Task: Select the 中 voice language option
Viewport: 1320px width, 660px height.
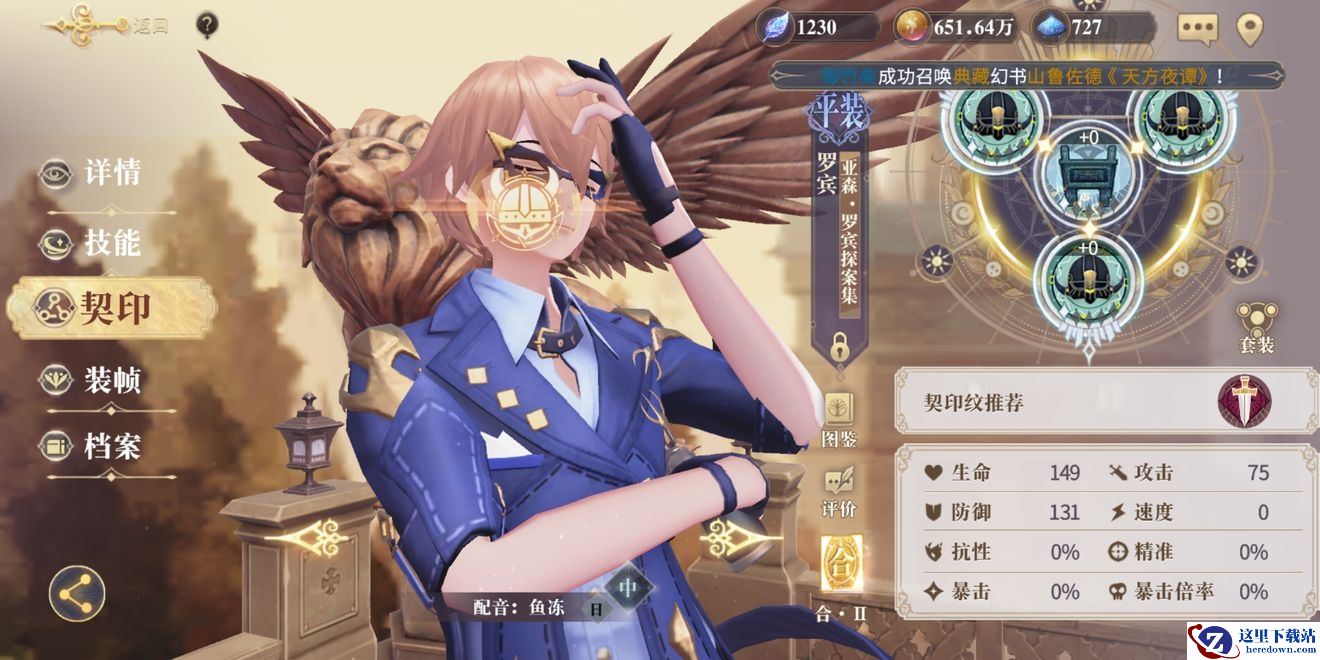Action: tap(628, 588)
